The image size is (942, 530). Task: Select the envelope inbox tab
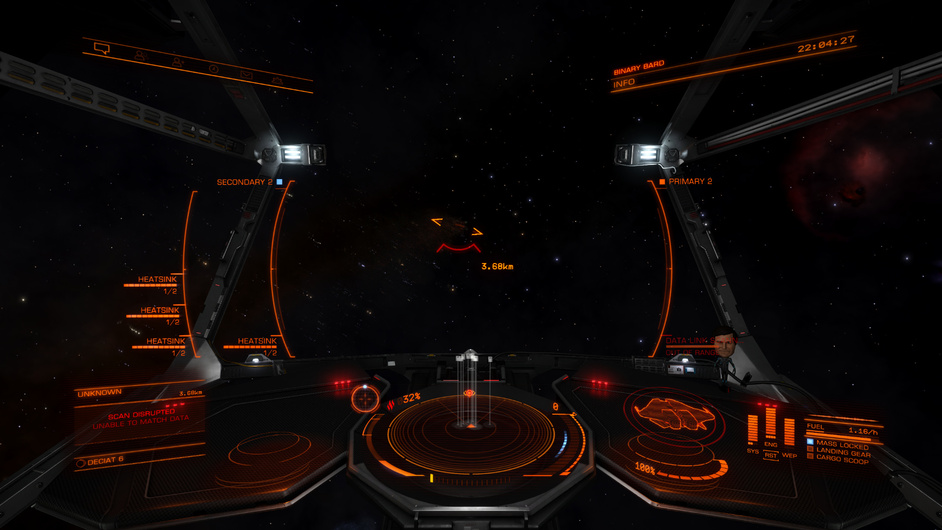tap(245, 74)
